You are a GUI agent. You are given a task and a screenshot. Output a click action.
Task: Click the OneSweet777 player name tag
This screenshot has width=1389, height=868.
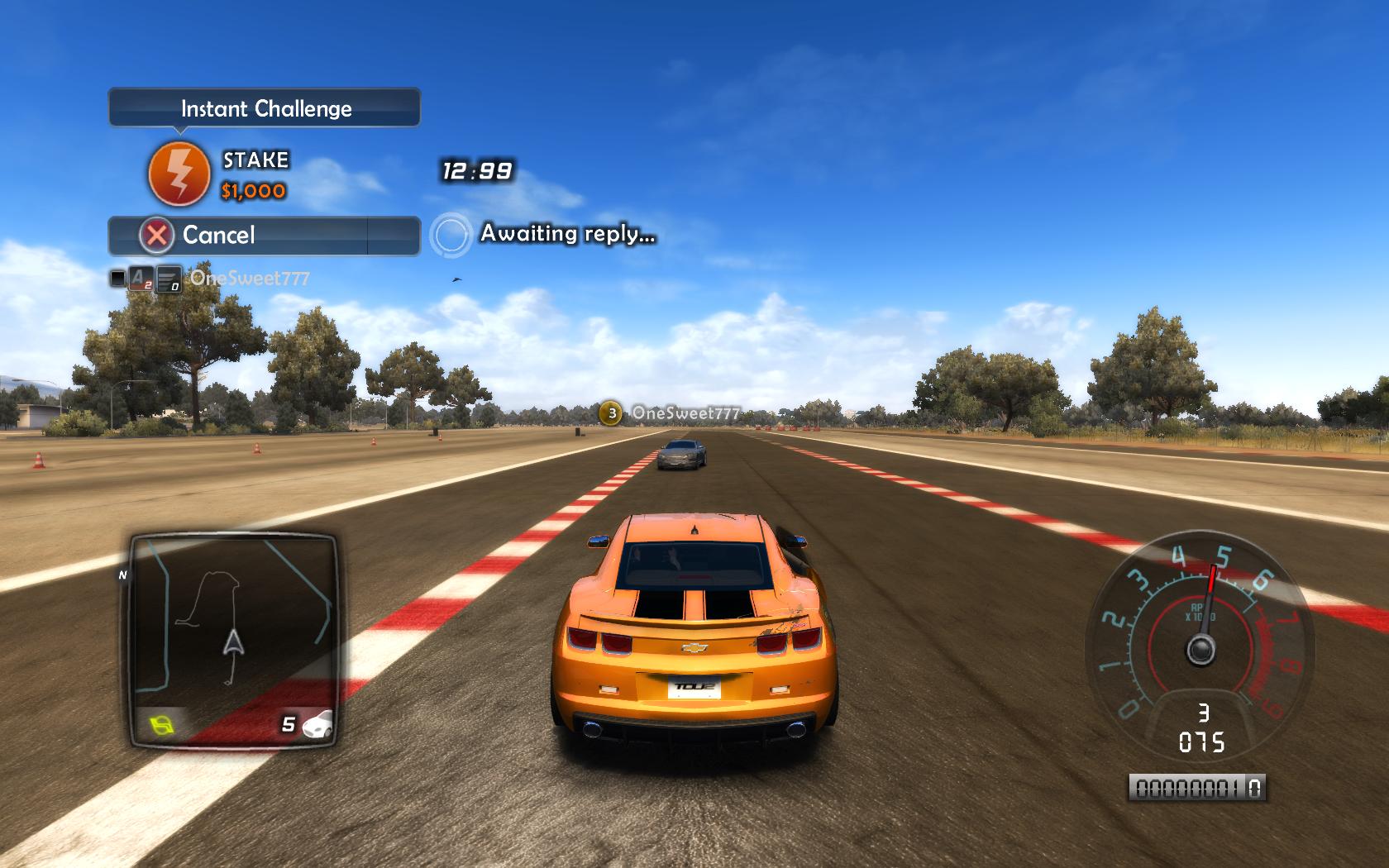point(684,413)
